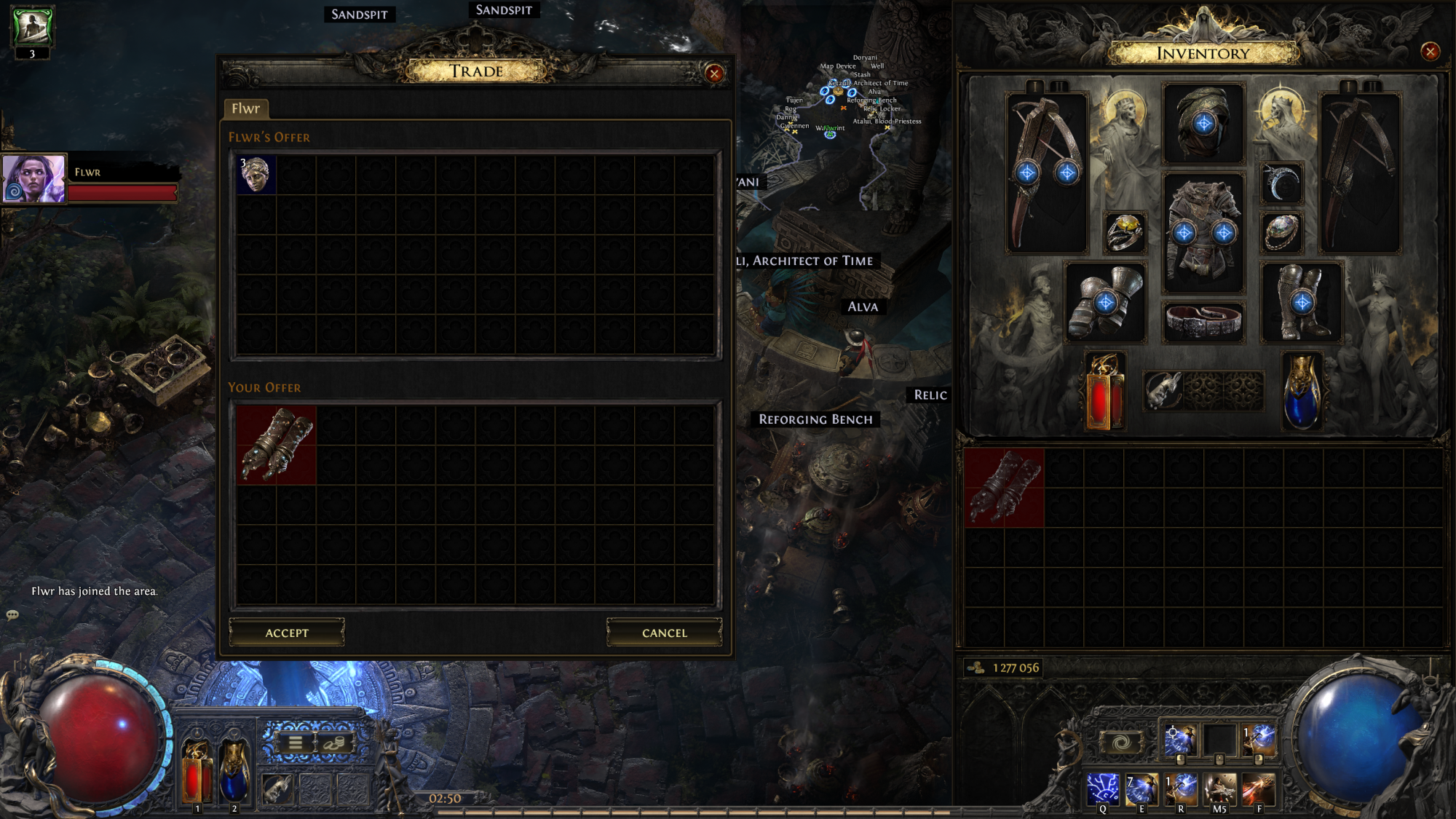Click the M5 crossbow reload skill icon

coord(1219,789)
